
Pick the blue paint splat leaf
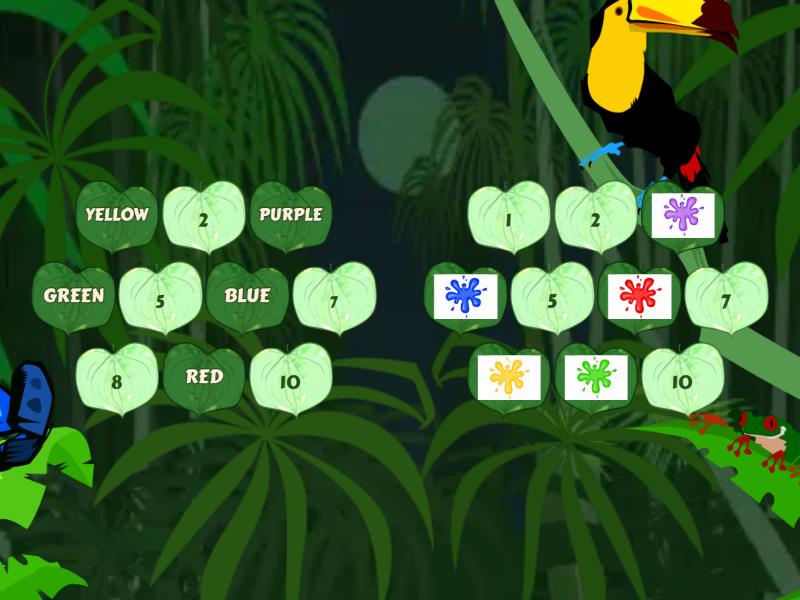tap(465, 298)
